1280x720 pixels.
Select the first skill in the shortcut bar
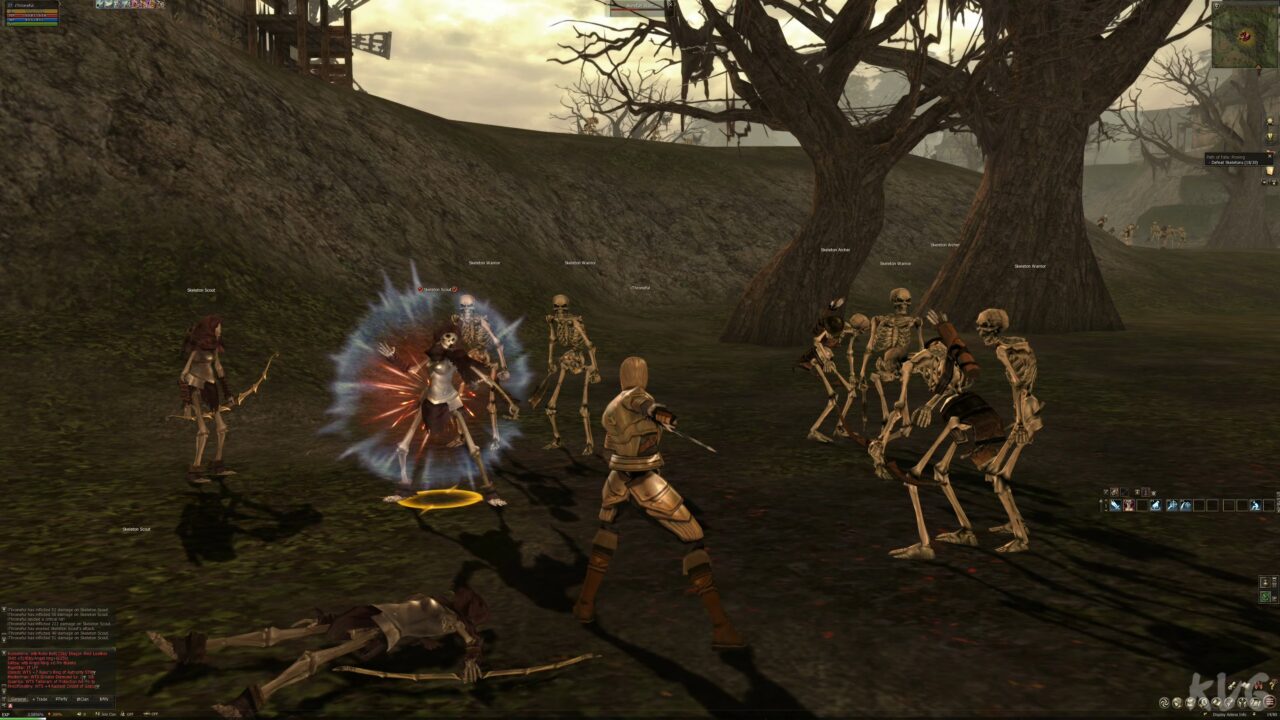coord(1114,505)
